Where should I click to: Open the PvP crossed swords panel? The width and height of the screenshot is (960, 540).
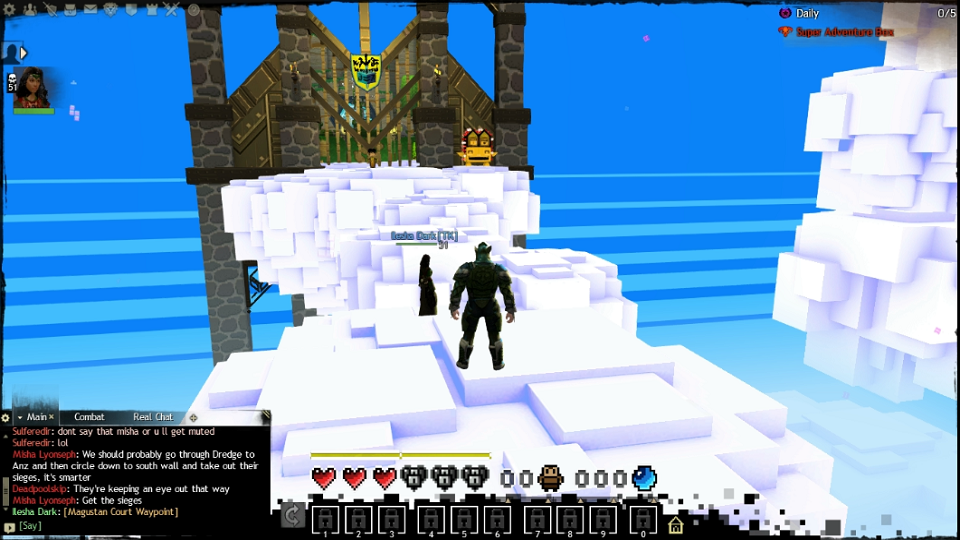pyautogui.click(x=171, y=9)
